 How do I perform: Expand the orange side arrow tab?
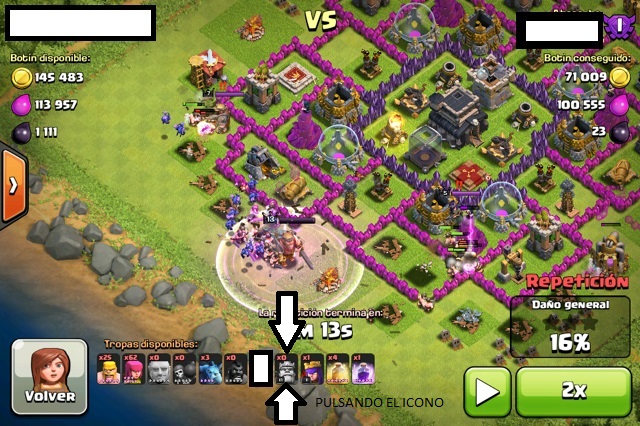coord(12,186)
